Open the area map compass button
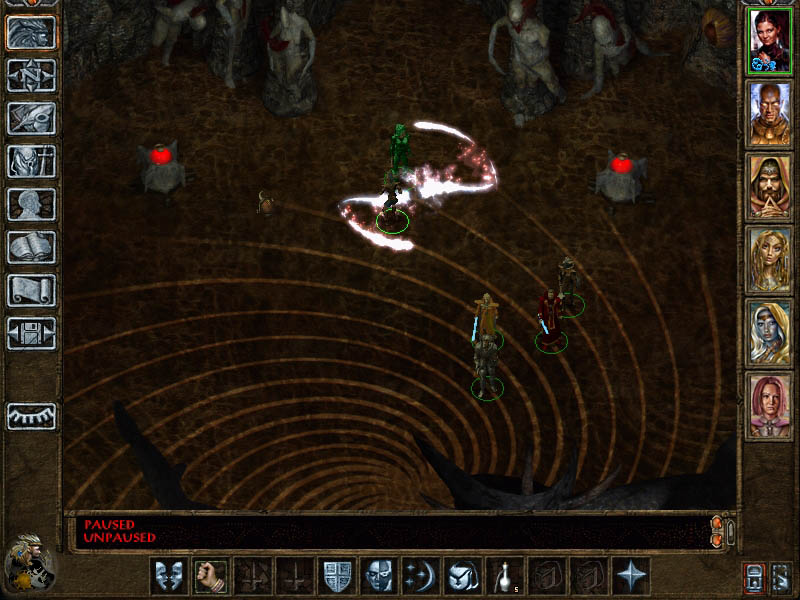Image resolution: width=800 pixels, height=600 pixels. pyautogui.click(x=31, y=75)
